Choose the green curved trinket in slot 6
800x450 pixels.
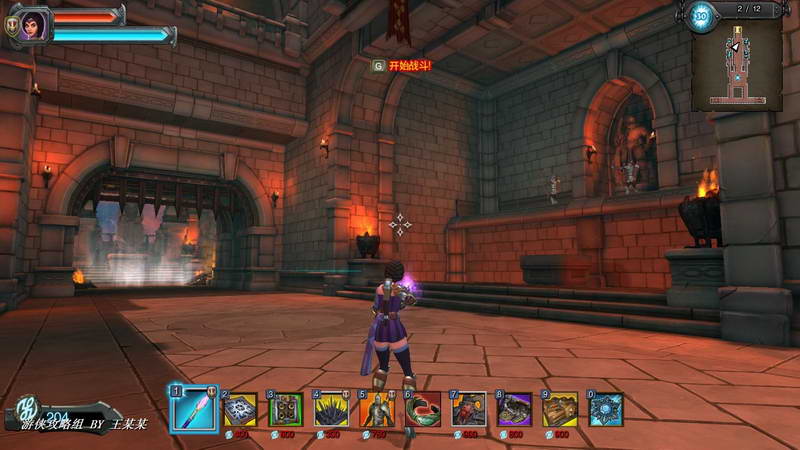click(x=423, y=410)
